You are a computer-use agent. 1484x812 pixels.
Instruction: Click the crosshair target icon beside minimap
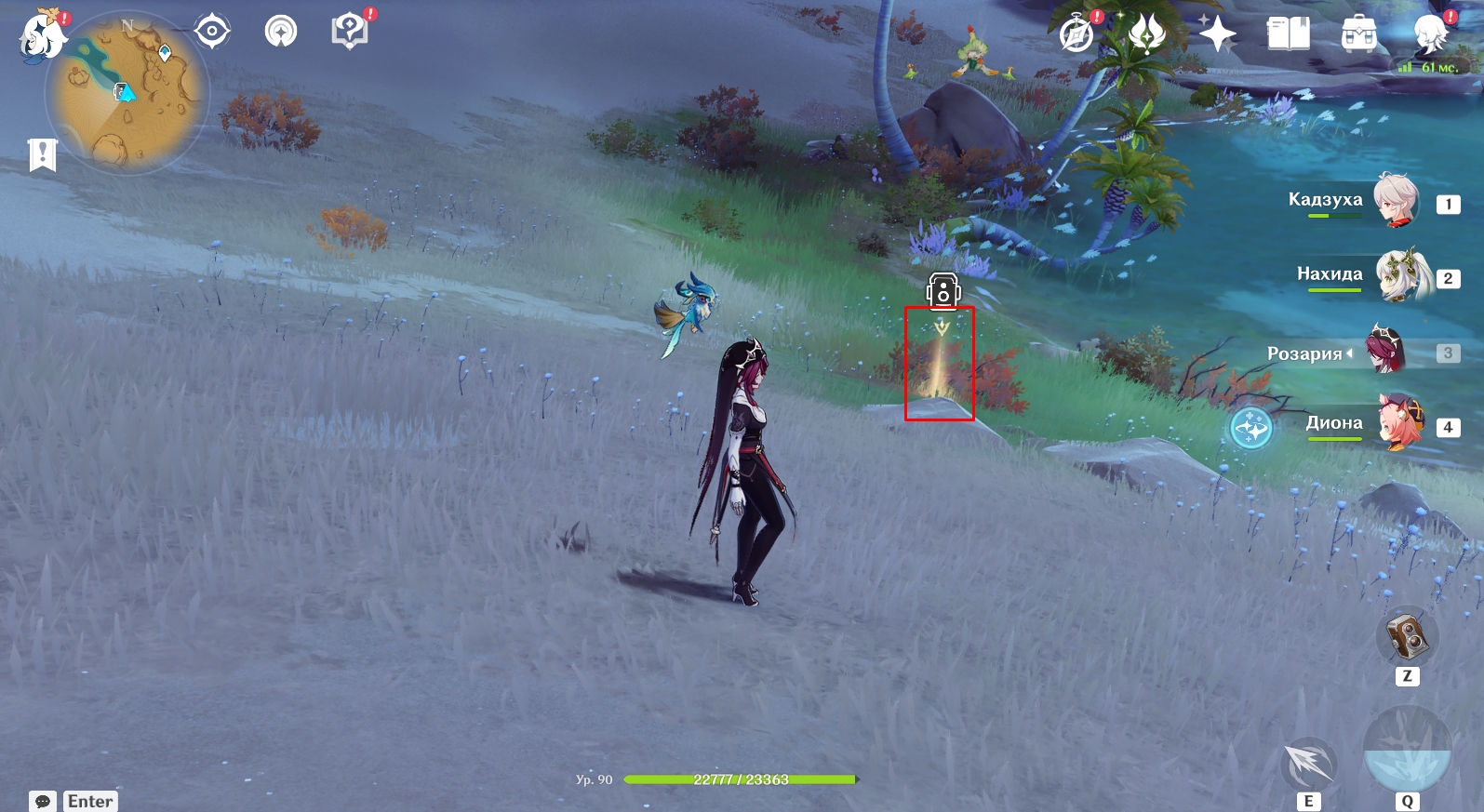pos(212,32)
